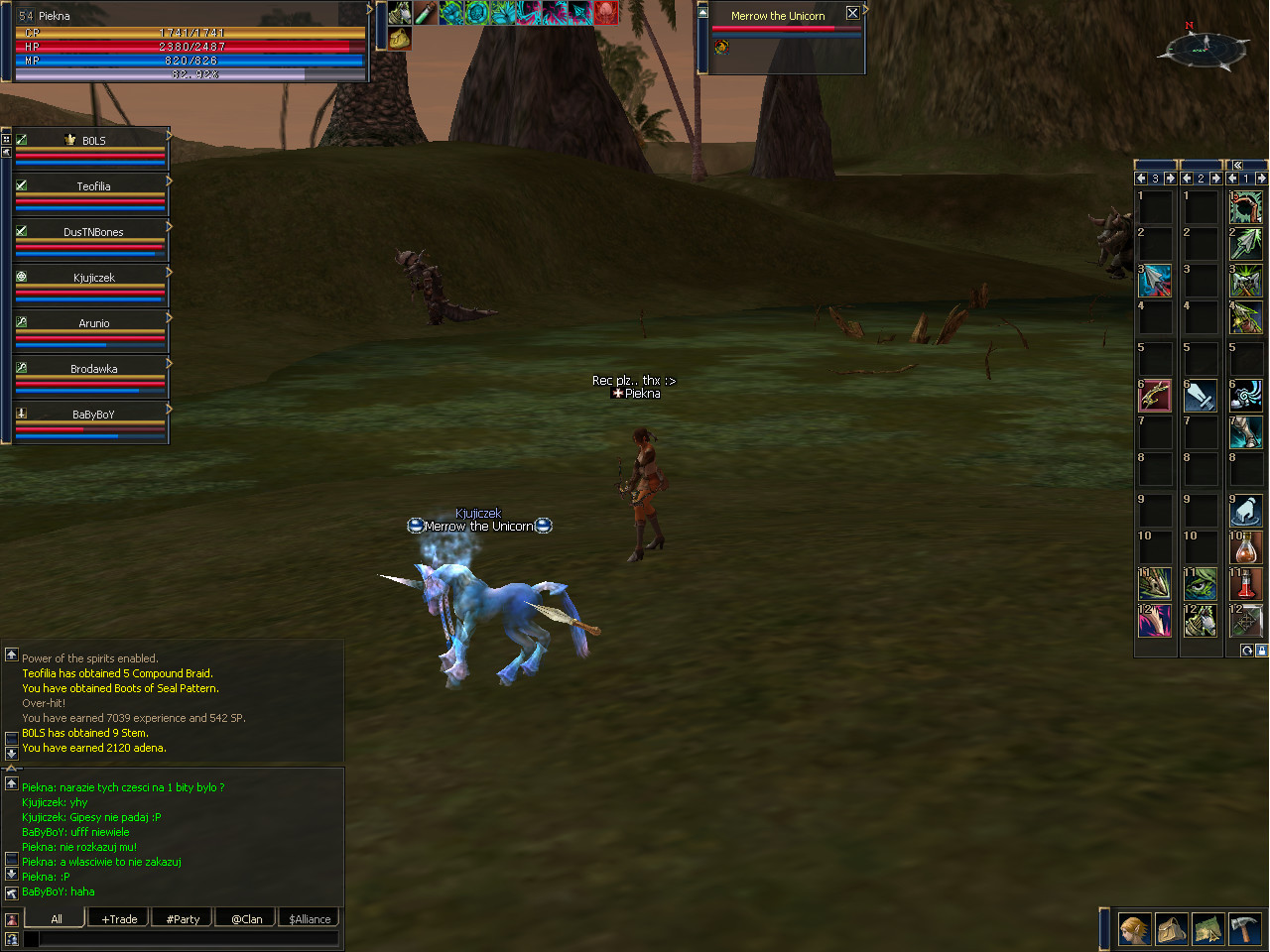Show the $Alliance chat tab

[x=310, y=919]
